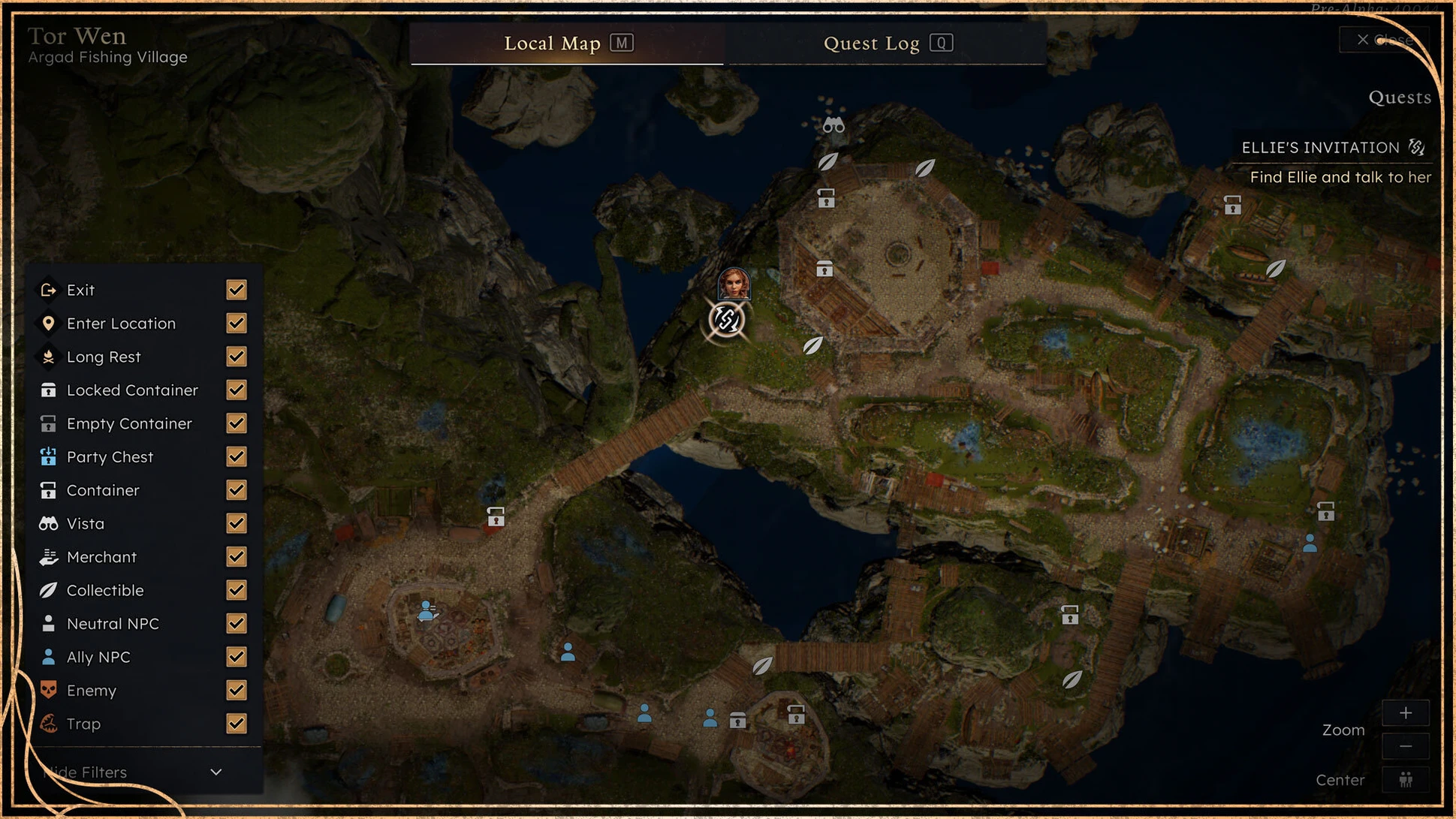Uncheck the Enter Location filter
The image size is (1456, 819).
[x=237, y=324]
